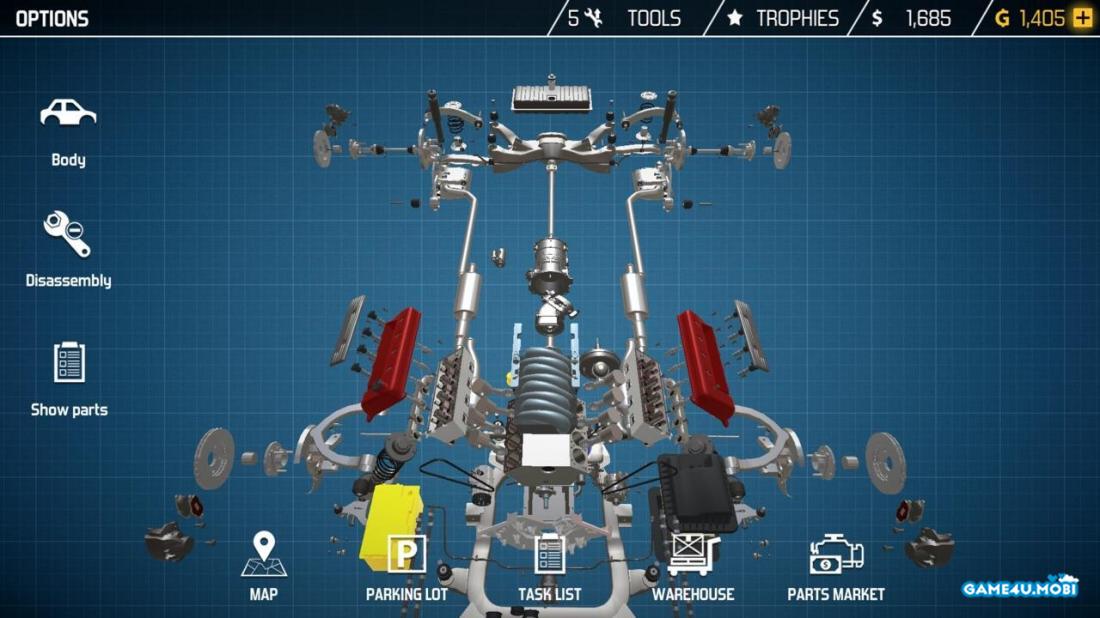Switch to Body view

click(x=68, y=130)
